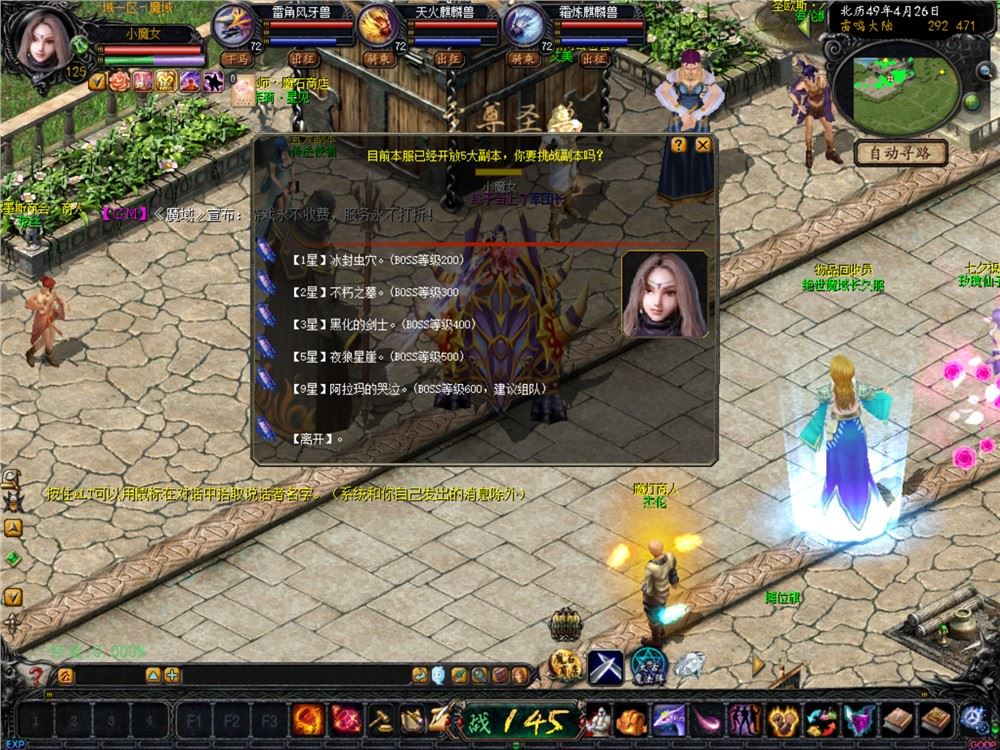
Task: Open help with the dialog question mark button
Action: click(x=679, y=145)
